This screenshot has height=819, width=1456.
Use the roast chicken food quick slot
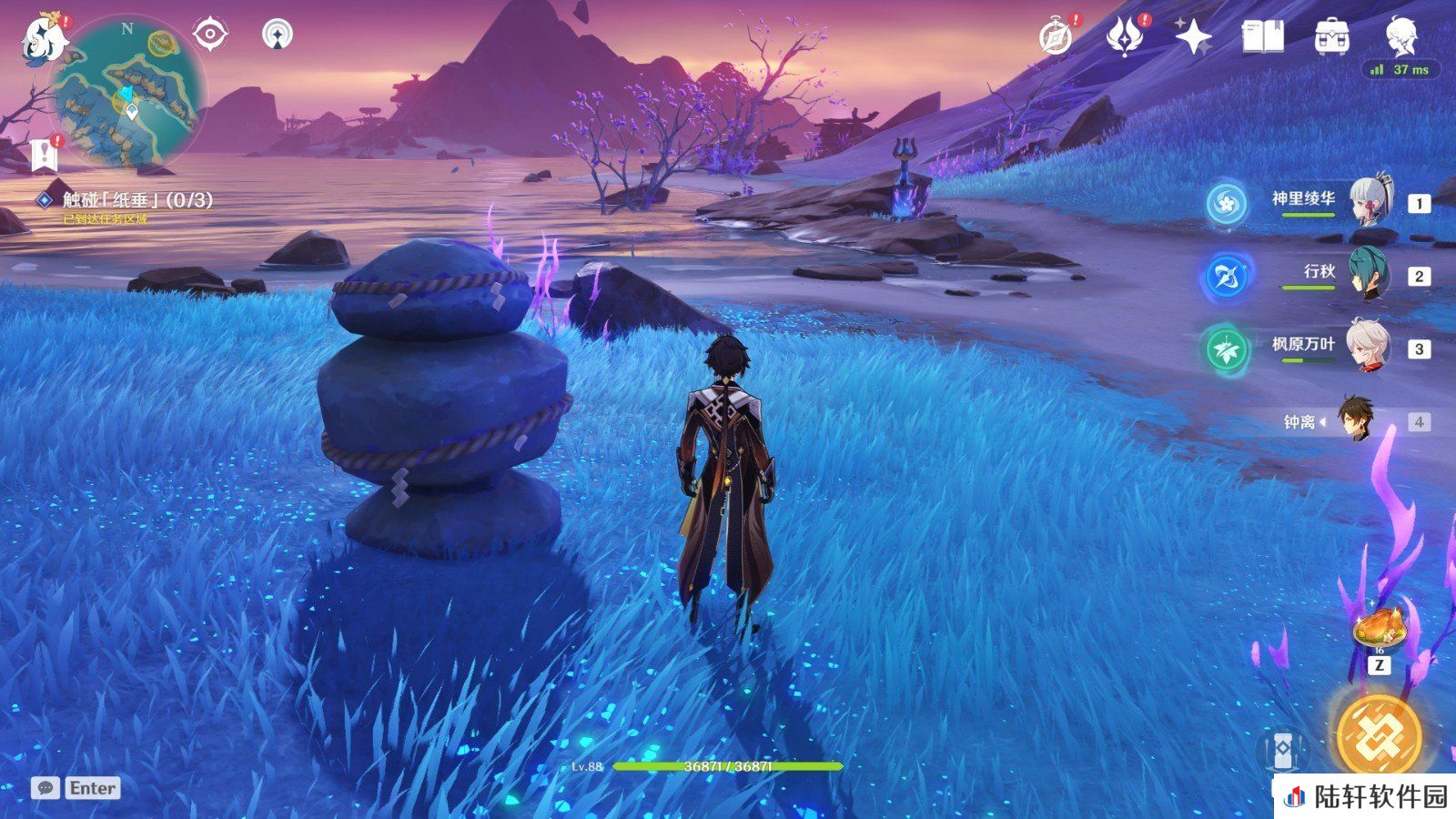click(1380, 628)
